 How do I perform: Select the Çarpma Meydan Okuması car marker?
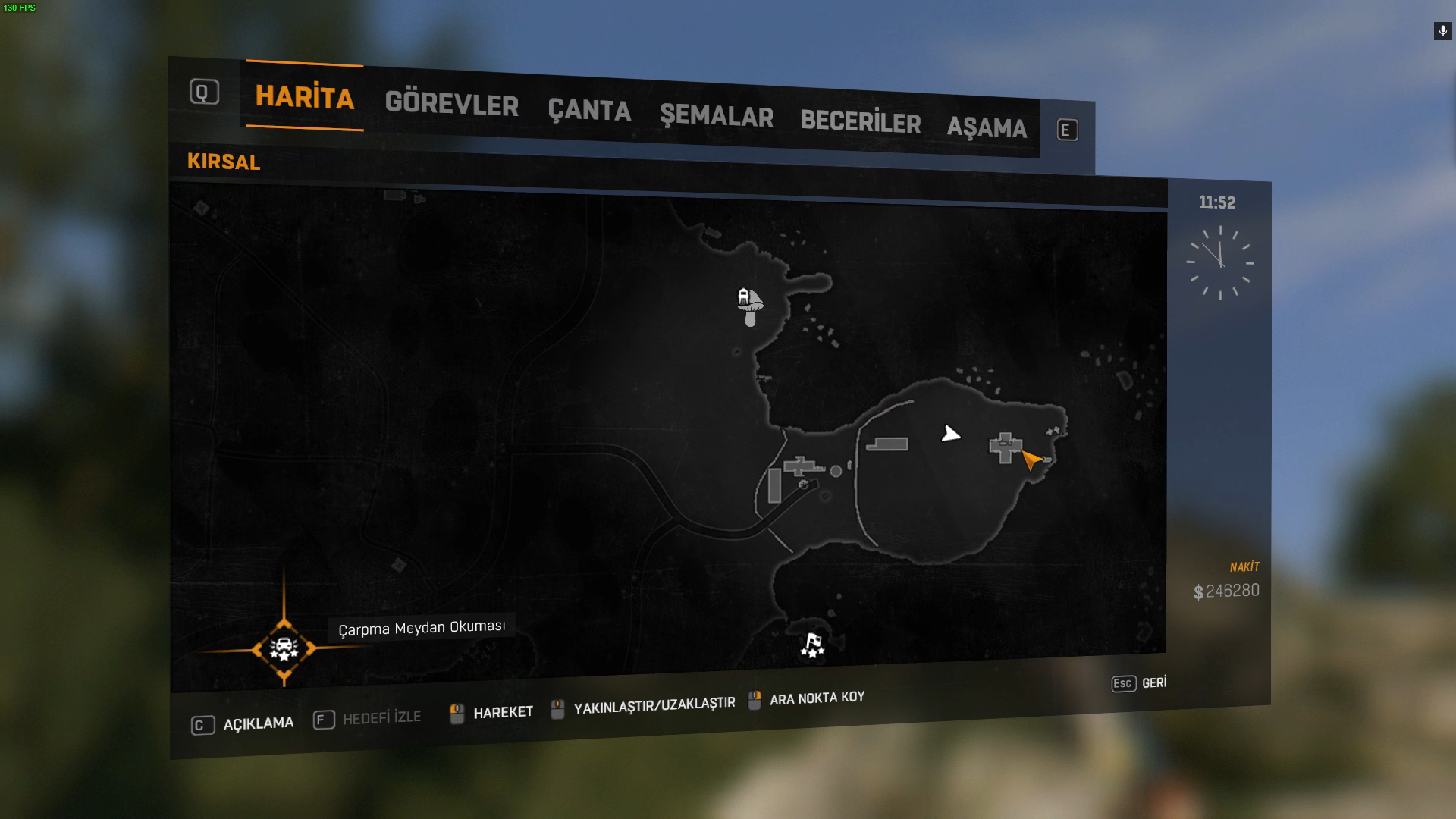pos(284,649)
